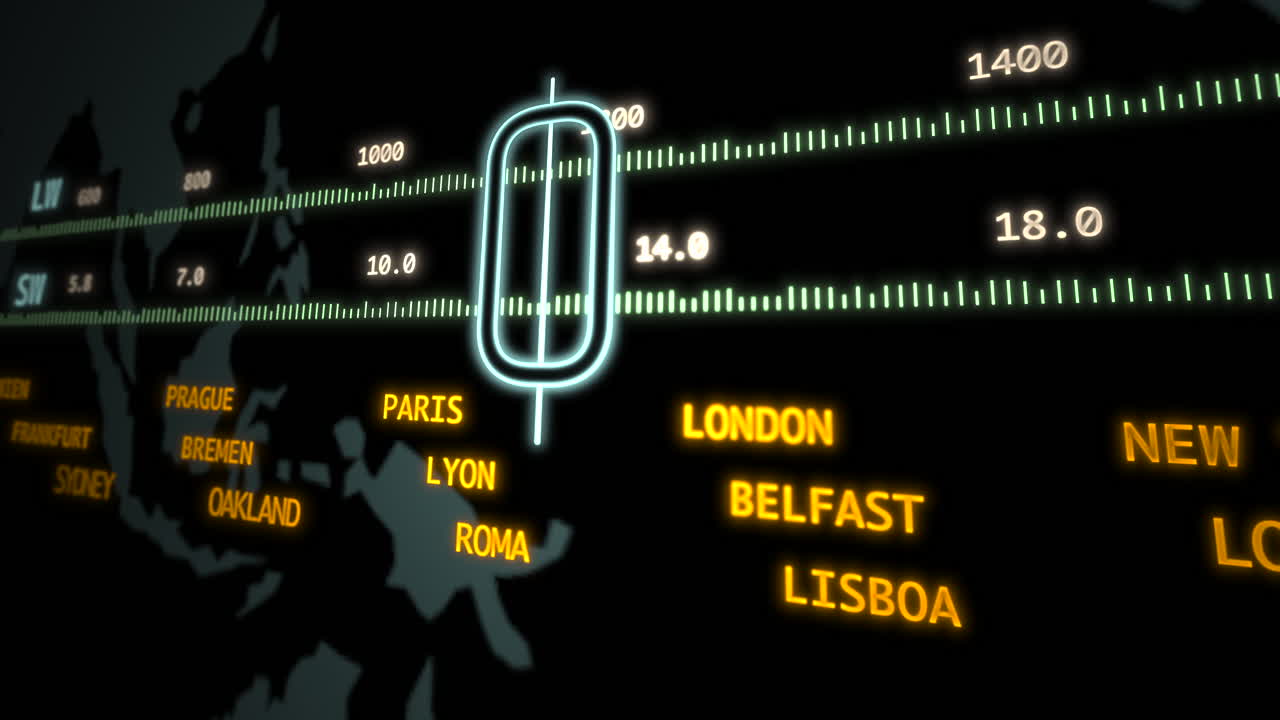Choose the Belfast station label
Screen dimensions: 1280x720
825,507
